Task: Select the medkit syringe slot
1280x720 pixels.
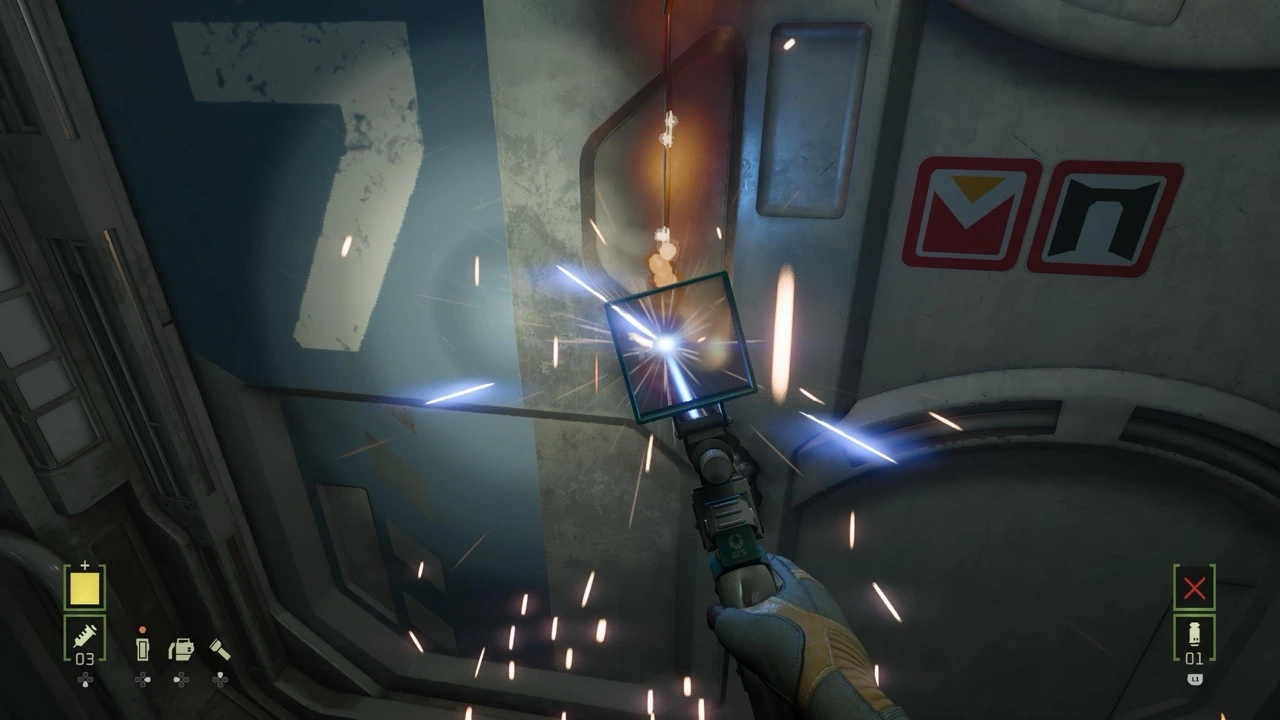Action: point(84,635)
